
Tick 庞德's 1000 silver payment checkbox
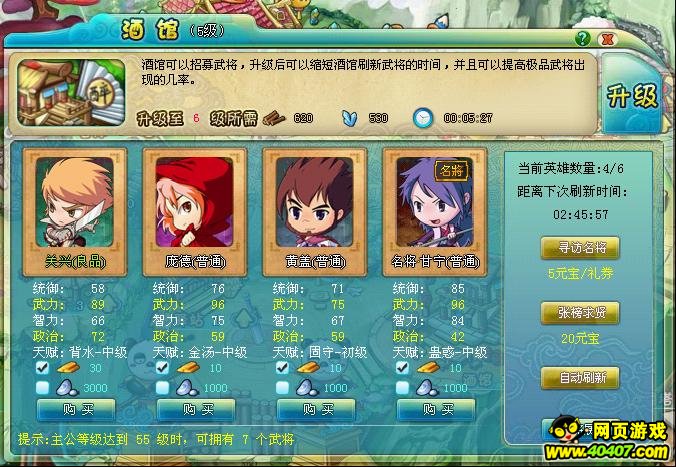point(162,387)
